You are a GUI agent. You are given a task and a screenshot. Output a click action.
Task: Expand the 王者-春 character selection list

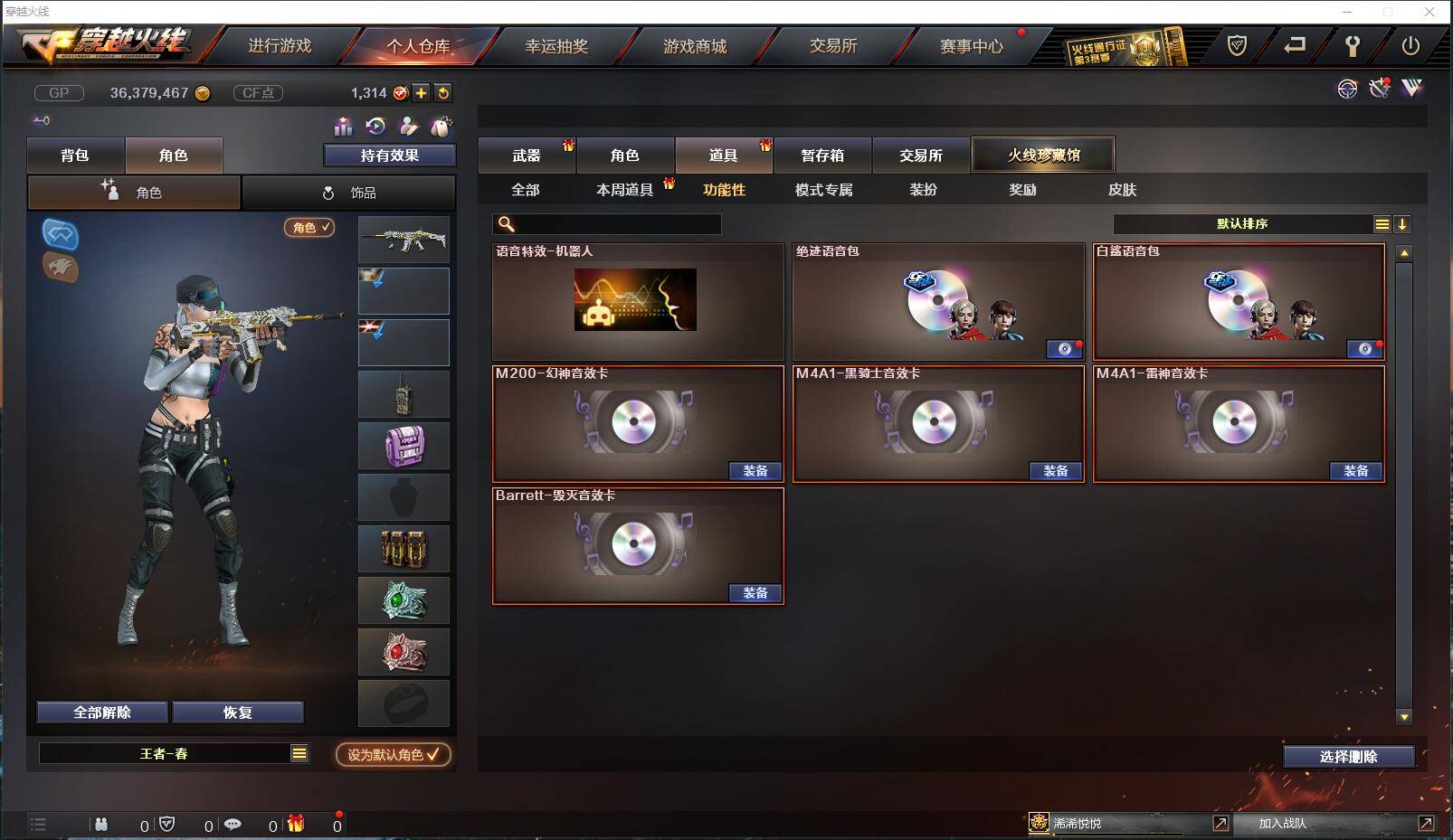[x=299, y=751]
